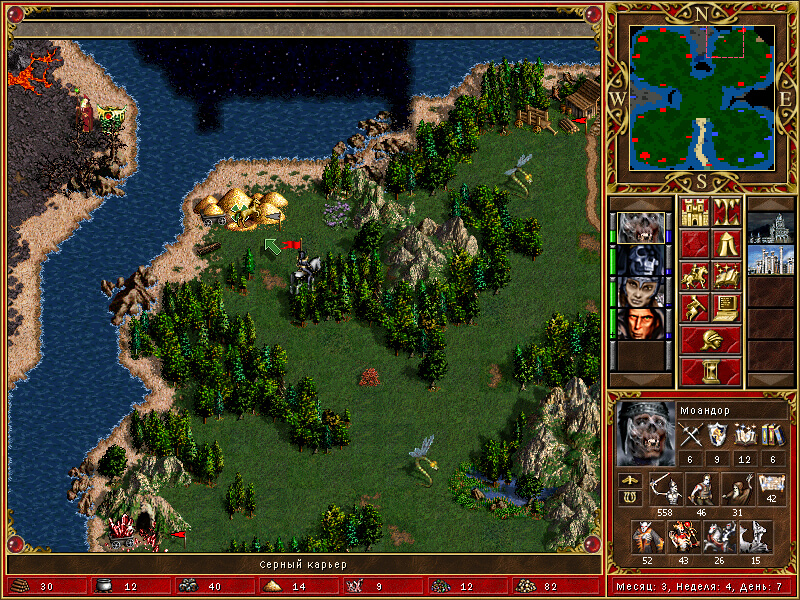800x600 pixels.
Task: Toggle the underground/surface view button
Action: click(725, 212)
